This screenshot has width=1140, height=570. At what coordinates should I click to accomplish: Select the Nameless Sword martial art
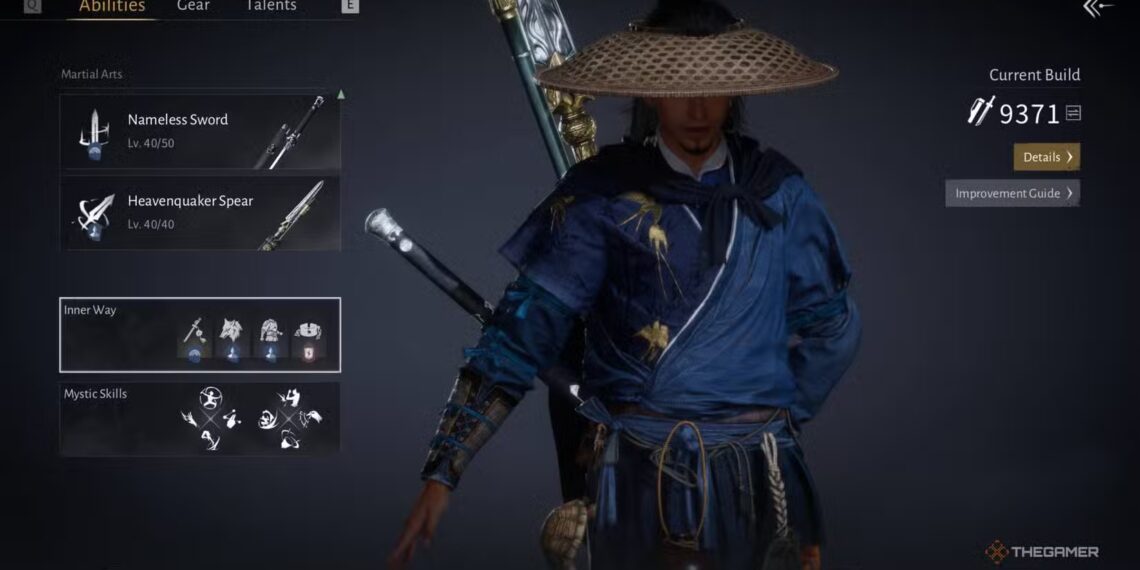coord(200,132)
